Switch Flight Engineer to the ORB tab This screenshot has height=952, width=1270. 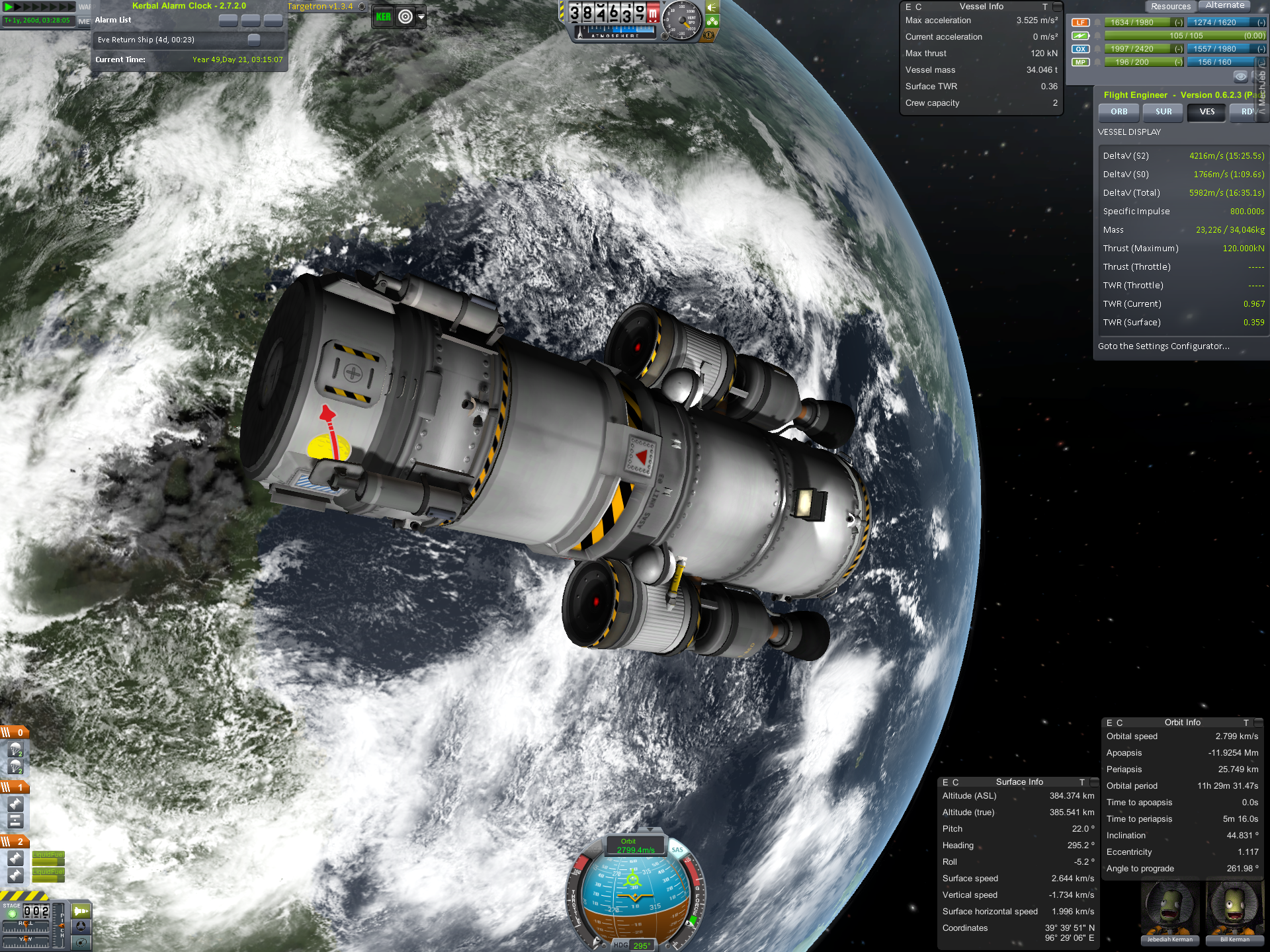tap(1119, 112)
